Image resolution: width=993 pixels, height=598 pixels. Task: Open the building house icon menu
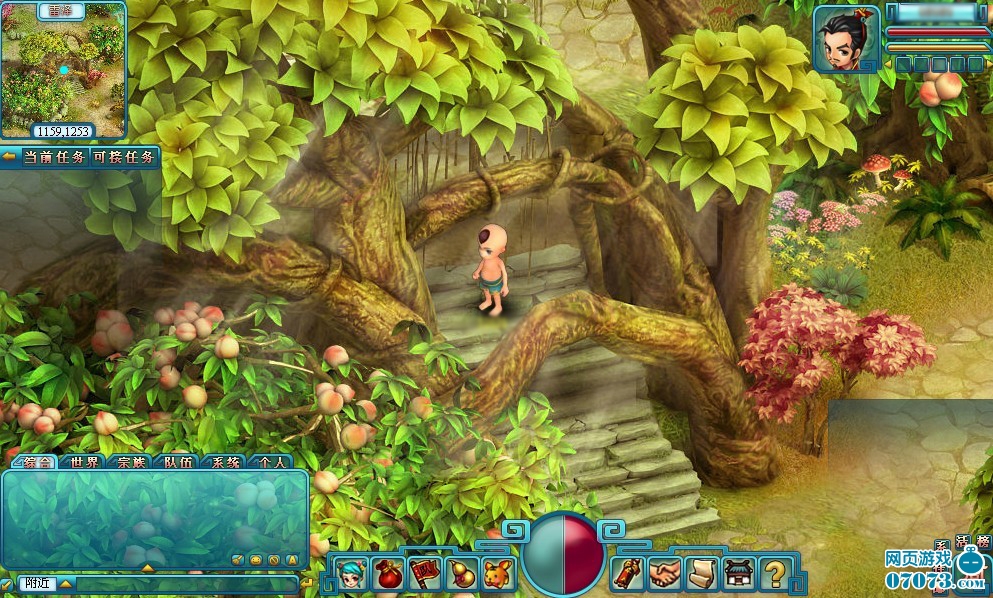738,574
